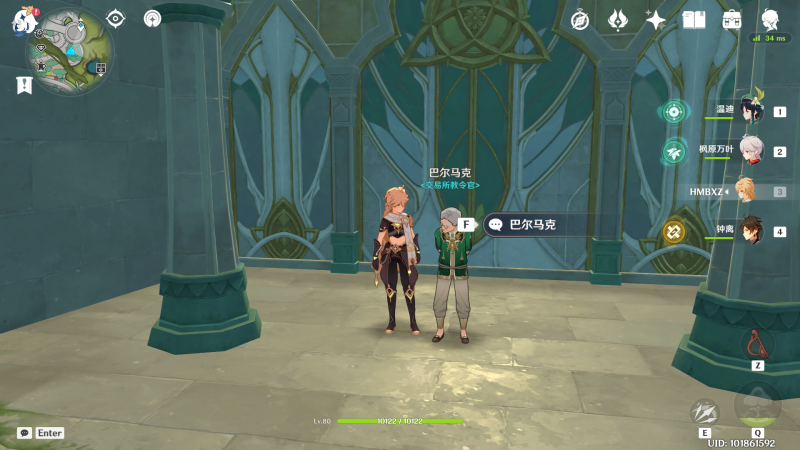Click the round dome icon near the minimap
This screenshot has width=800, height=450.
[152, 18]
